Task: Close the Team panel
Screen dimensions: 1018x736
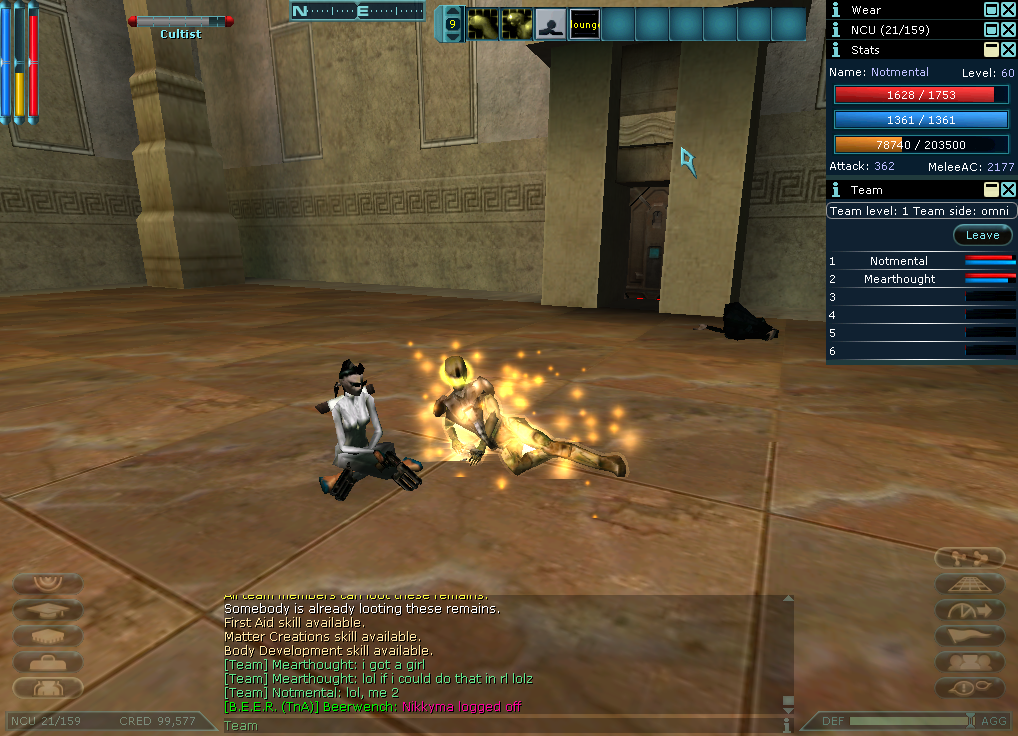Action: (x=1008, y=189)
